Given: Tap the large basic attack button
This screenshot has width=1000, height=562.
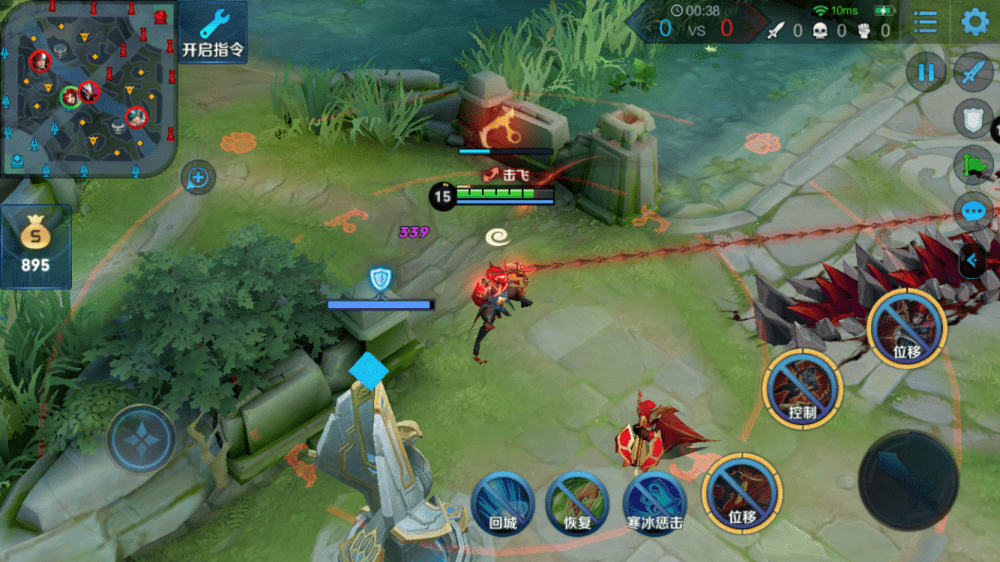Looking at the screenshot, I should [907, 480].
